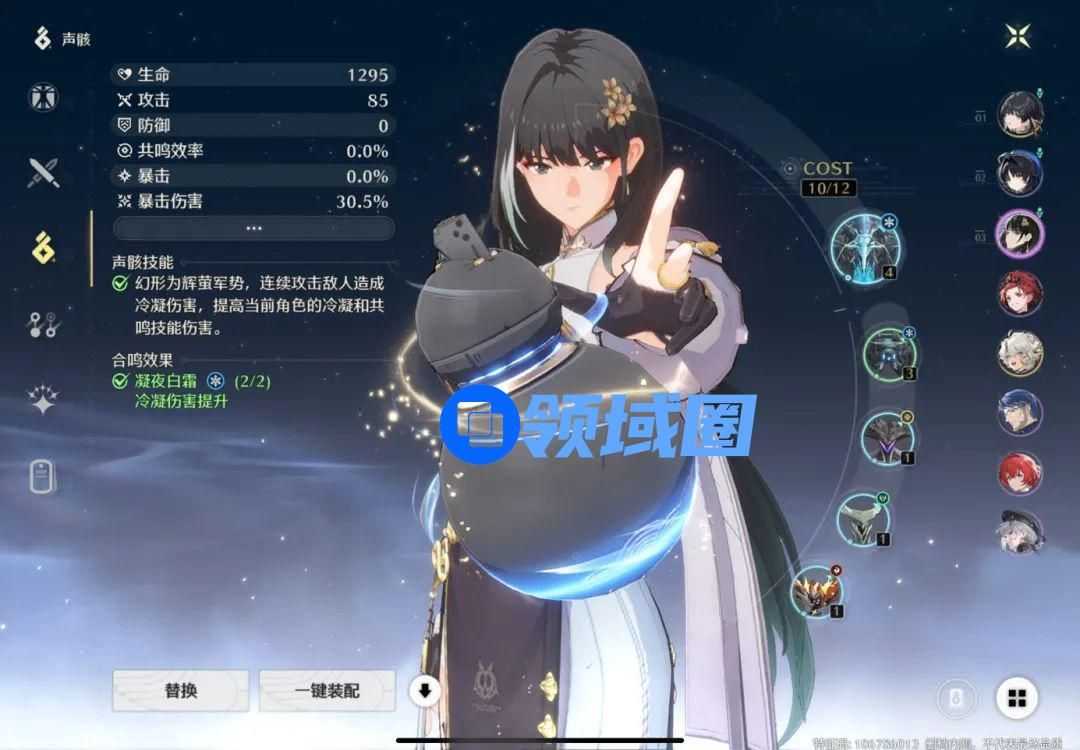Open the character attributes tab with the figure icon

[x=43, y=97]
